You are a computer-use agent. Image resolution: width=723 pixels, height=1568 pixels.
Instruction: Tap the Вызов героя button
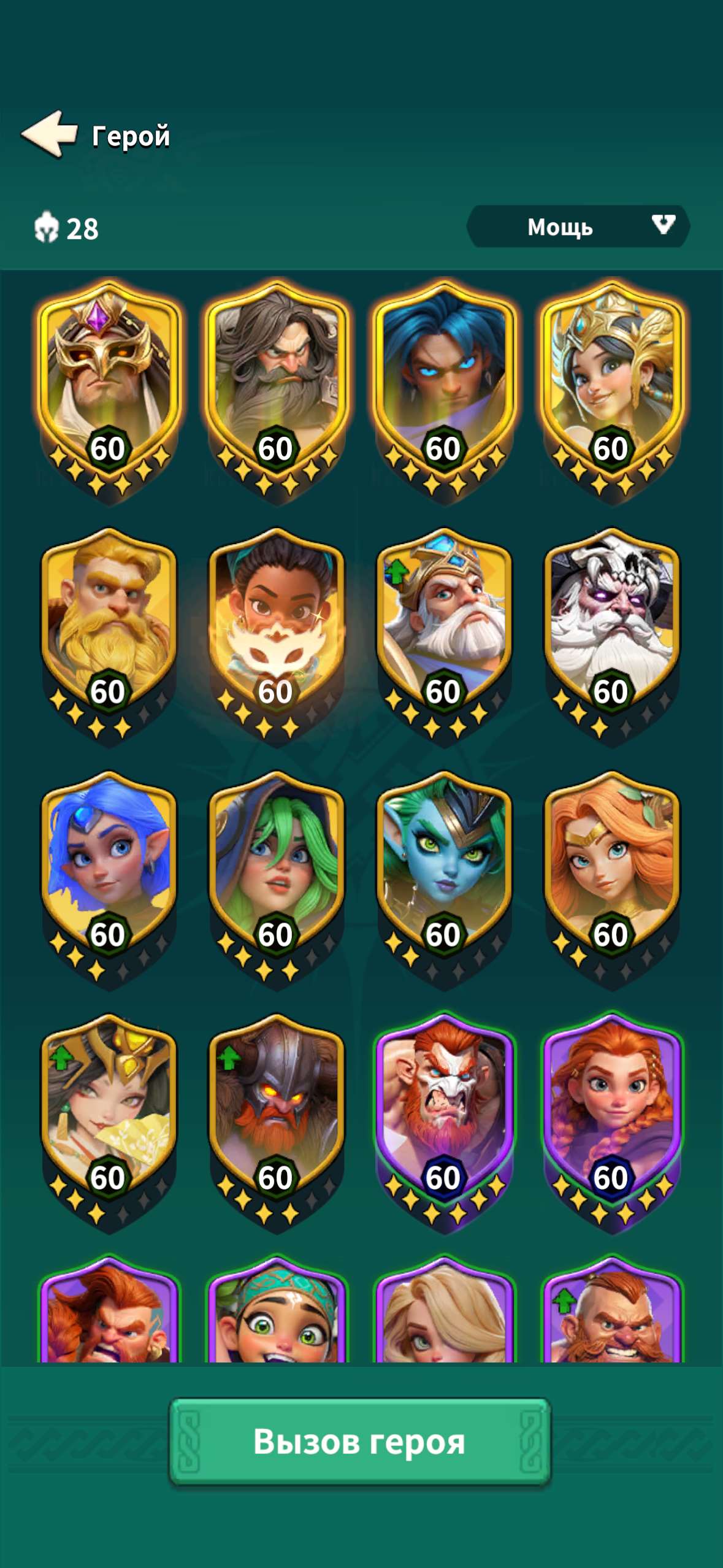(360, 1441)
